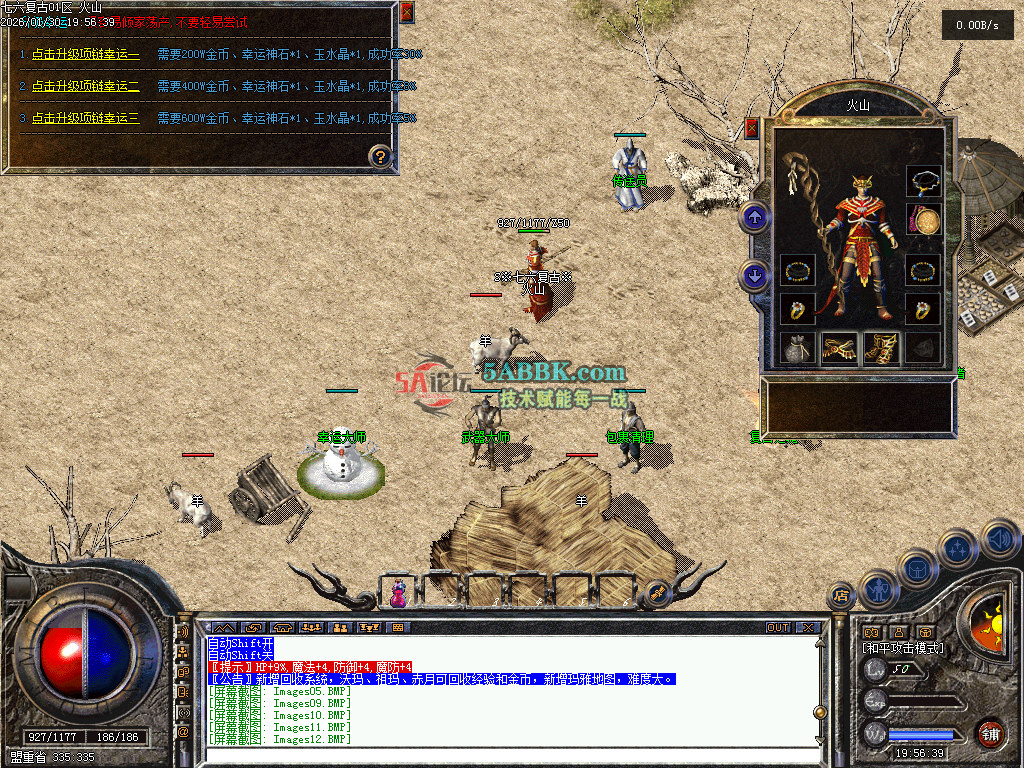Click the down arrow on the equipment panel

coord(754,275)
